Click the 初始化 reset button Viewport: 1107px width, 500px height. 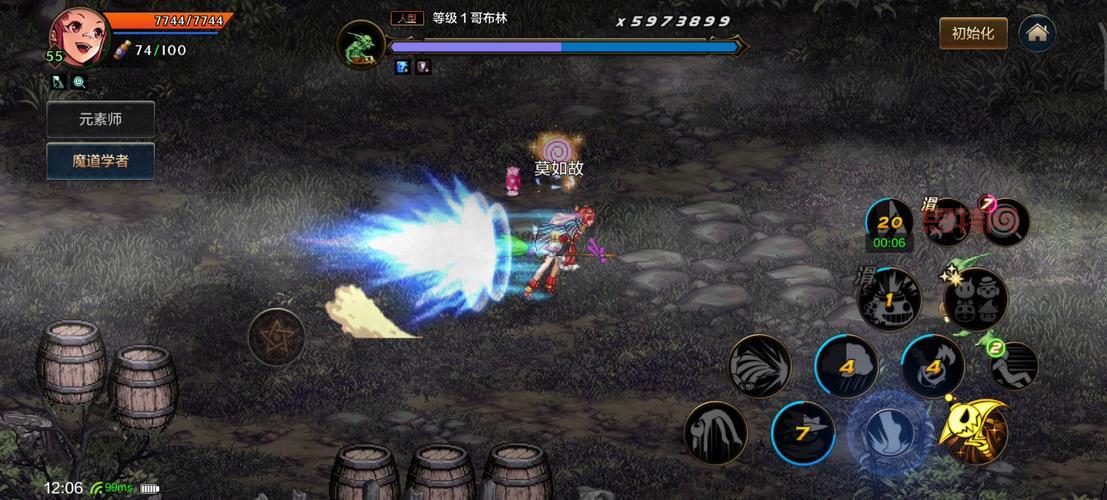[x=972, y=33]
